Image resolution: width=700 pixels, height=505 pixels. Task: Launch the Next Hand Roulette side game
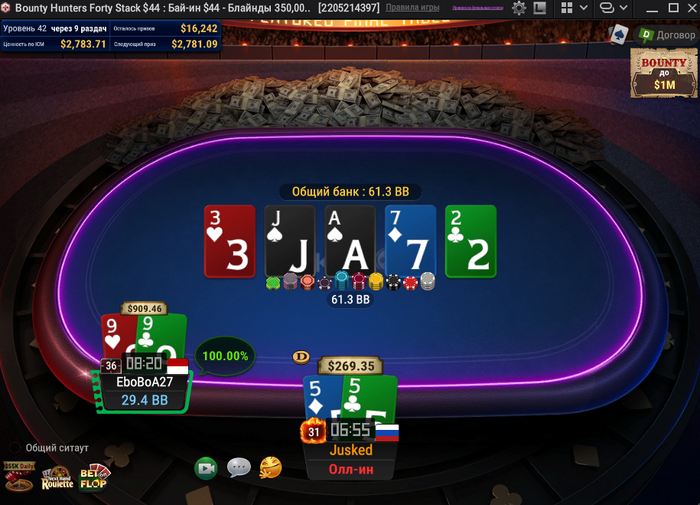pos(57,478)
